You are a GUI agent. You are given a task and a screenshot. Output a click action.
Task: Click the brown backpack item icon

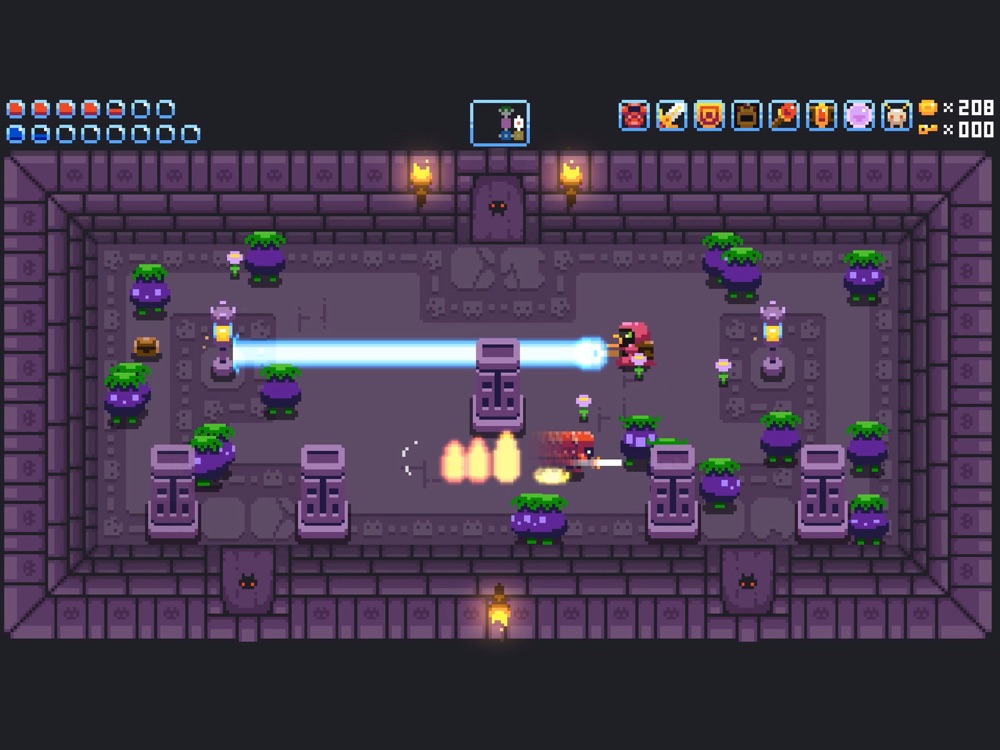(x=746, y=116)
